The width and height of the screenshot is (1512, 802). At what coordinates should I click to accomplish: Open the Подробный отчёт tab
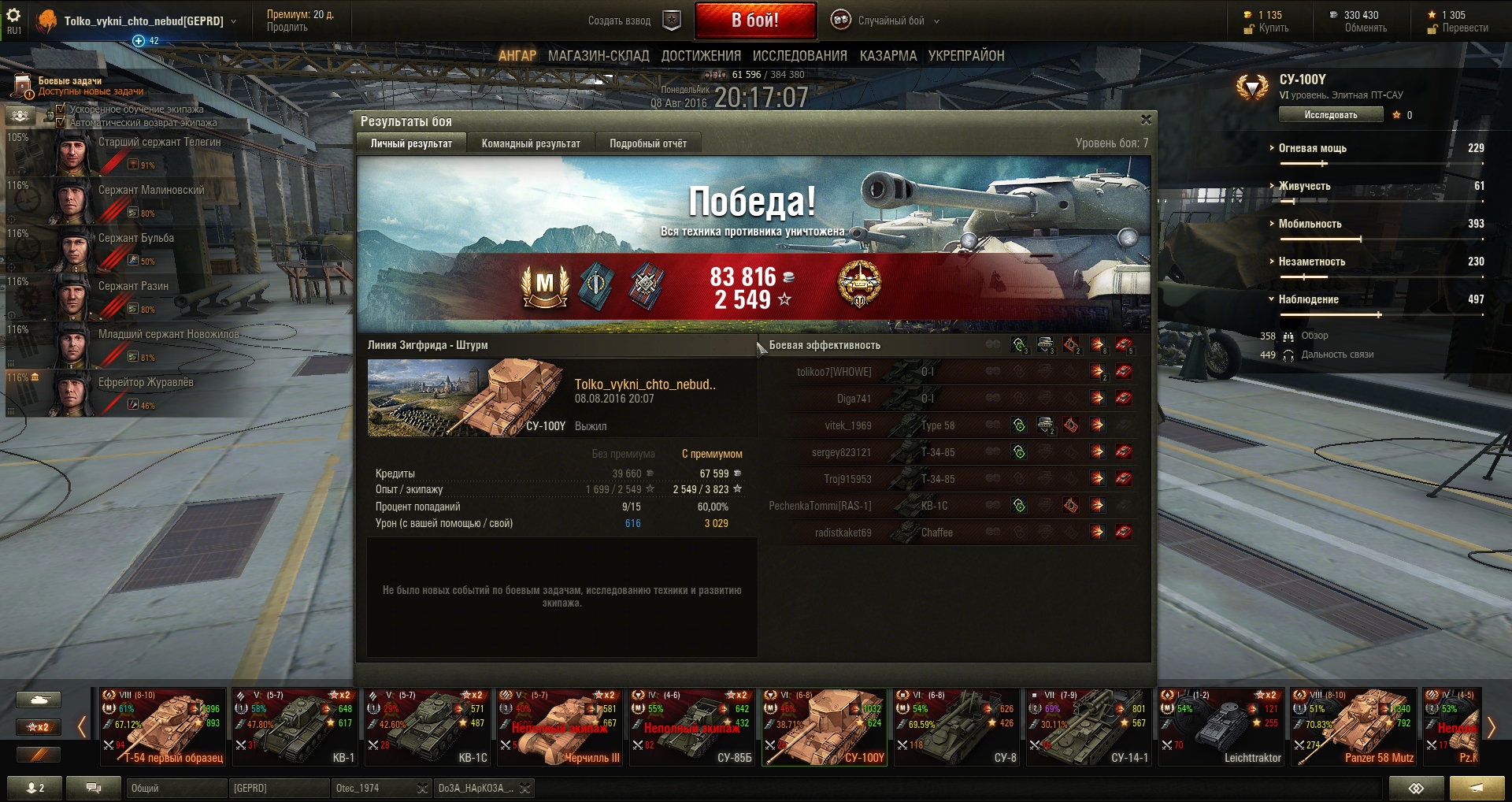[x=647, y=143]
